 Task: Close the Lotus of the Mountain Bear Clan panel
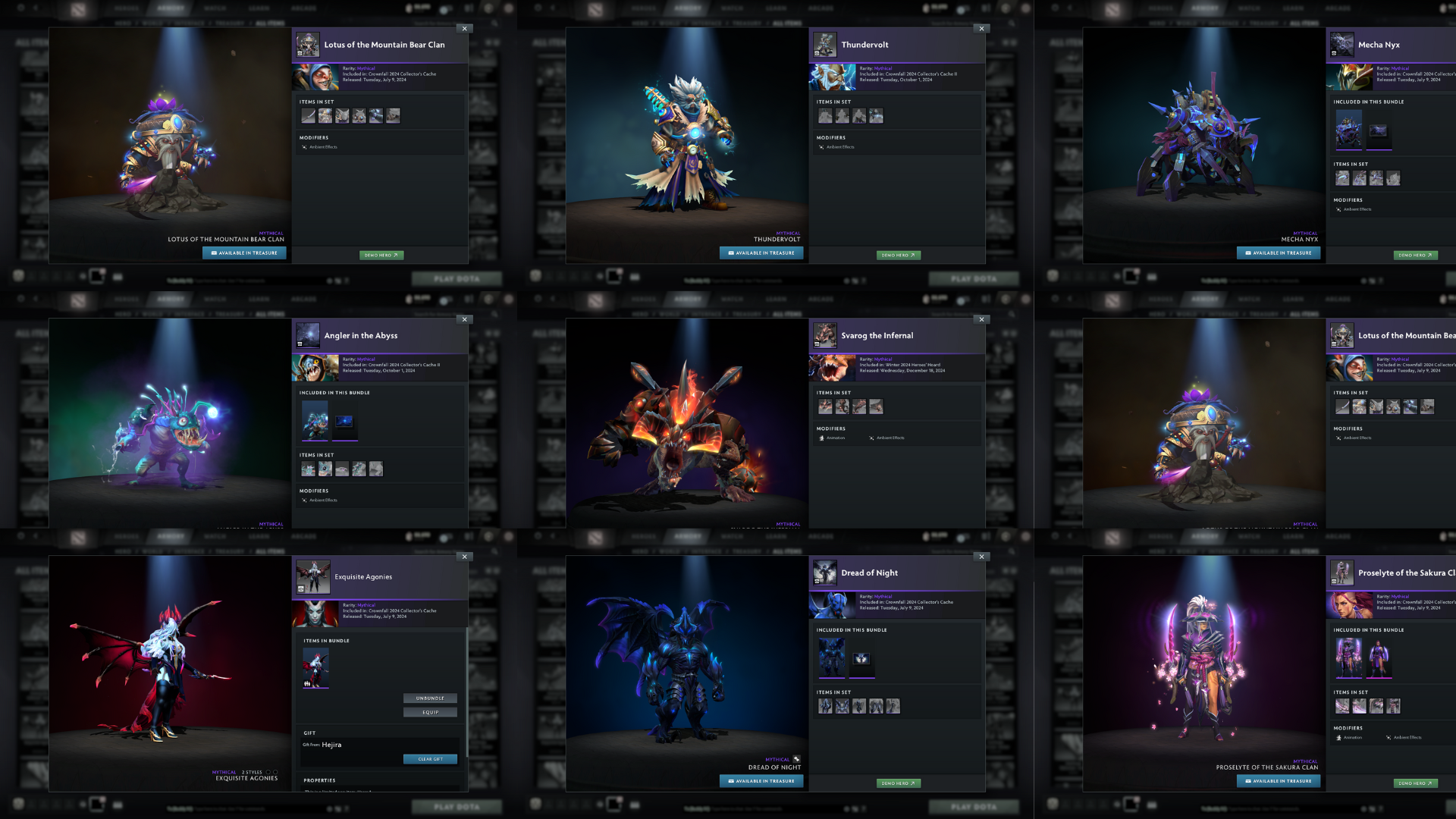465,29
